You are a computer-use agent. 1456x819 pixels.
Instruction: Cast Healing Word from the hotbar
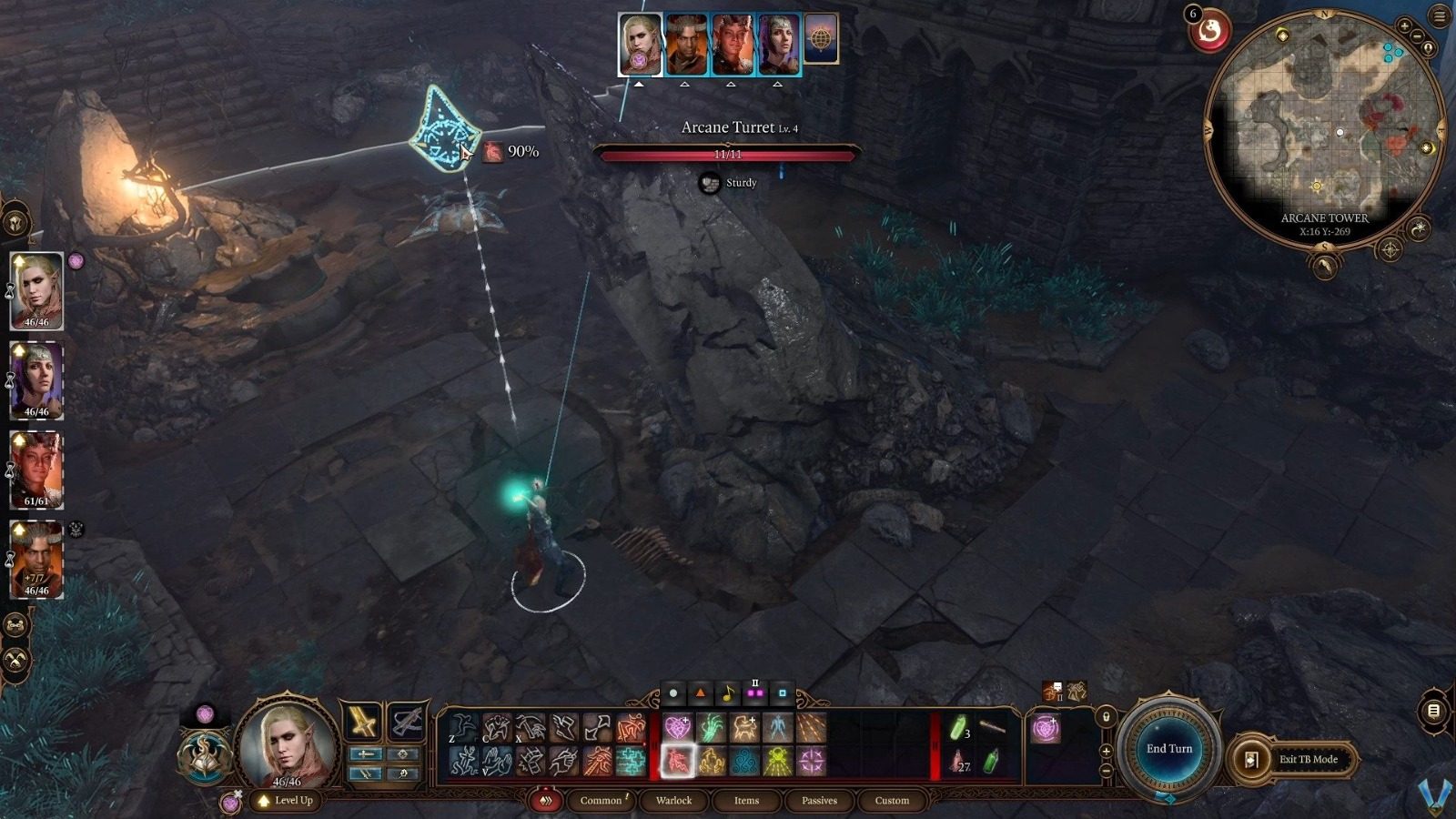[x=678, y=725]
